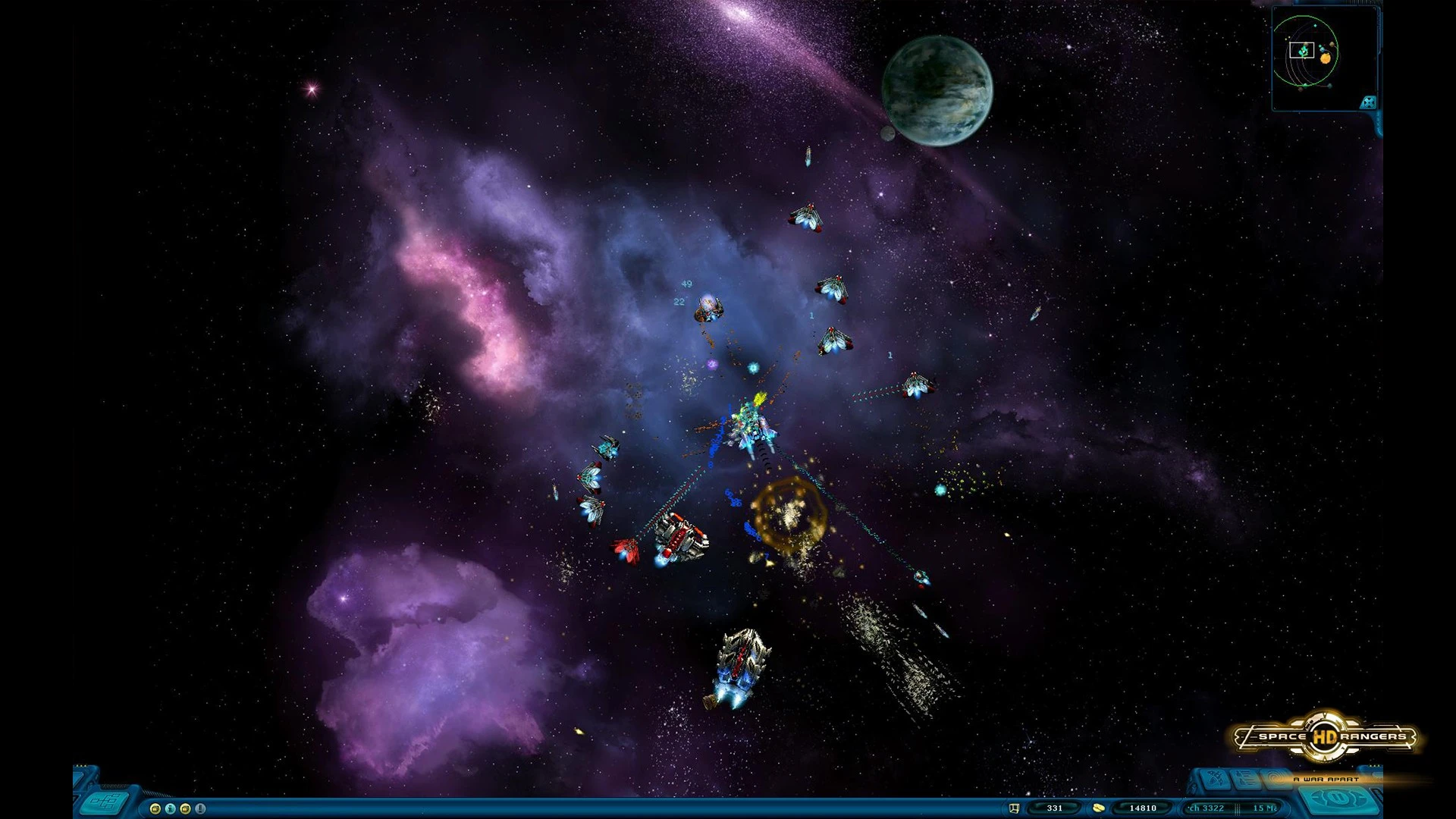Open the ship screen rocket button
This screenshot has width=1456, height=819.
[x=1216, y=778]
